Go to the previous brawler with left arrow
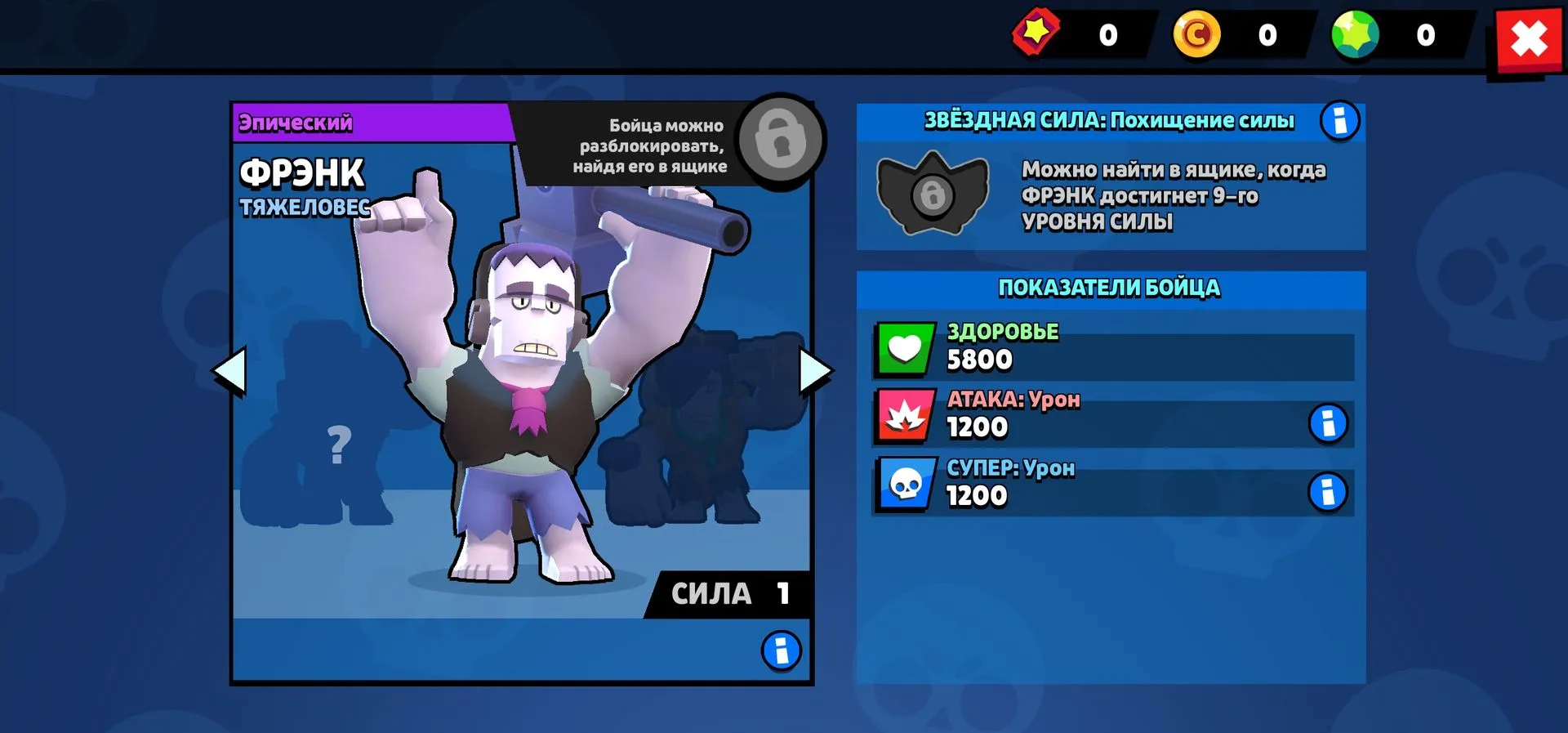1568x733 pixels. (229, 371)
